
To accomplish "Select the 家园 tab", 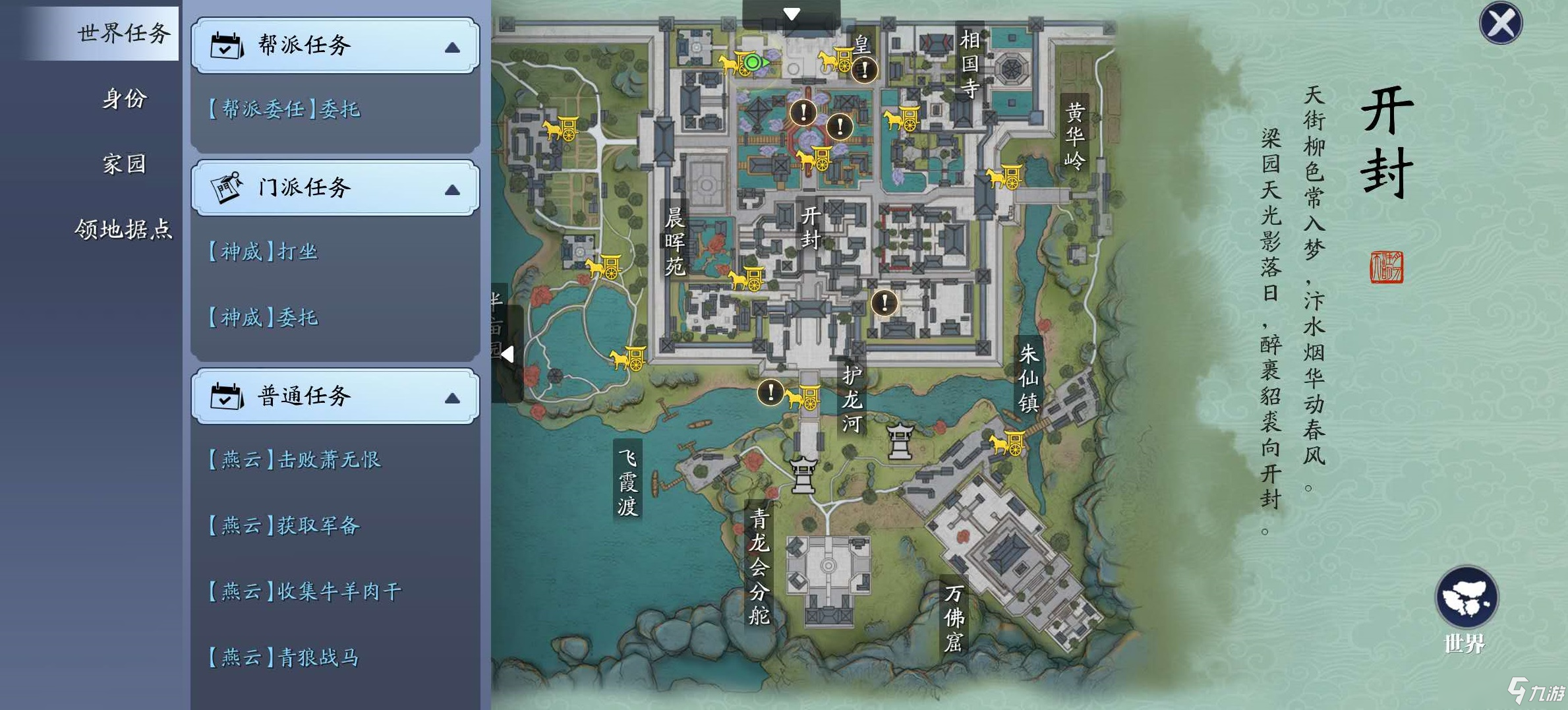I will 123,163.
